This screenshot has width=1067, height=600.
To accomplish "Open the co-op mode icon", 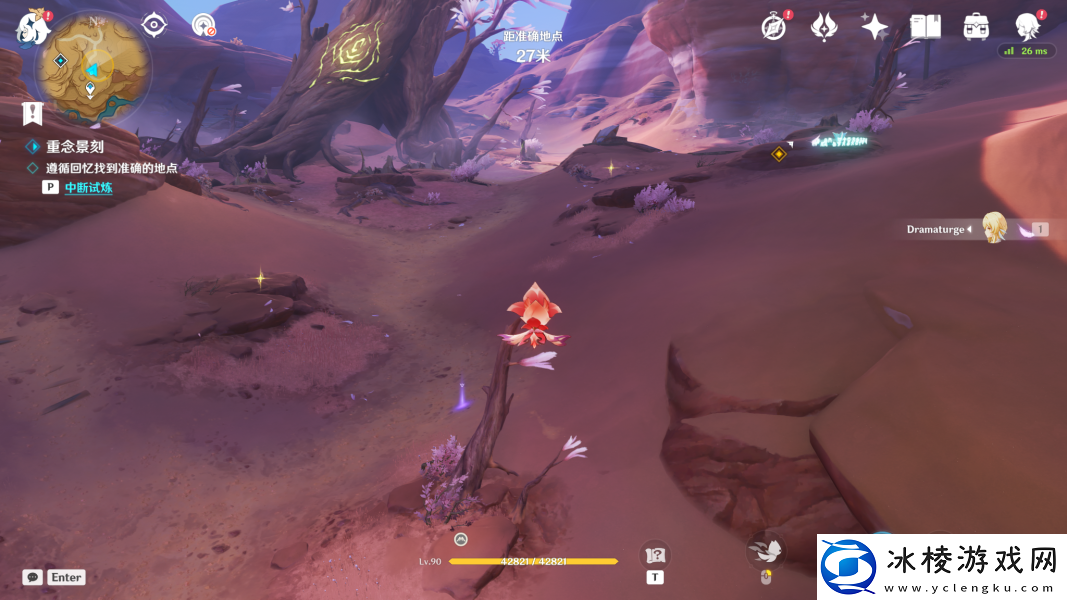I will point(203,25).
